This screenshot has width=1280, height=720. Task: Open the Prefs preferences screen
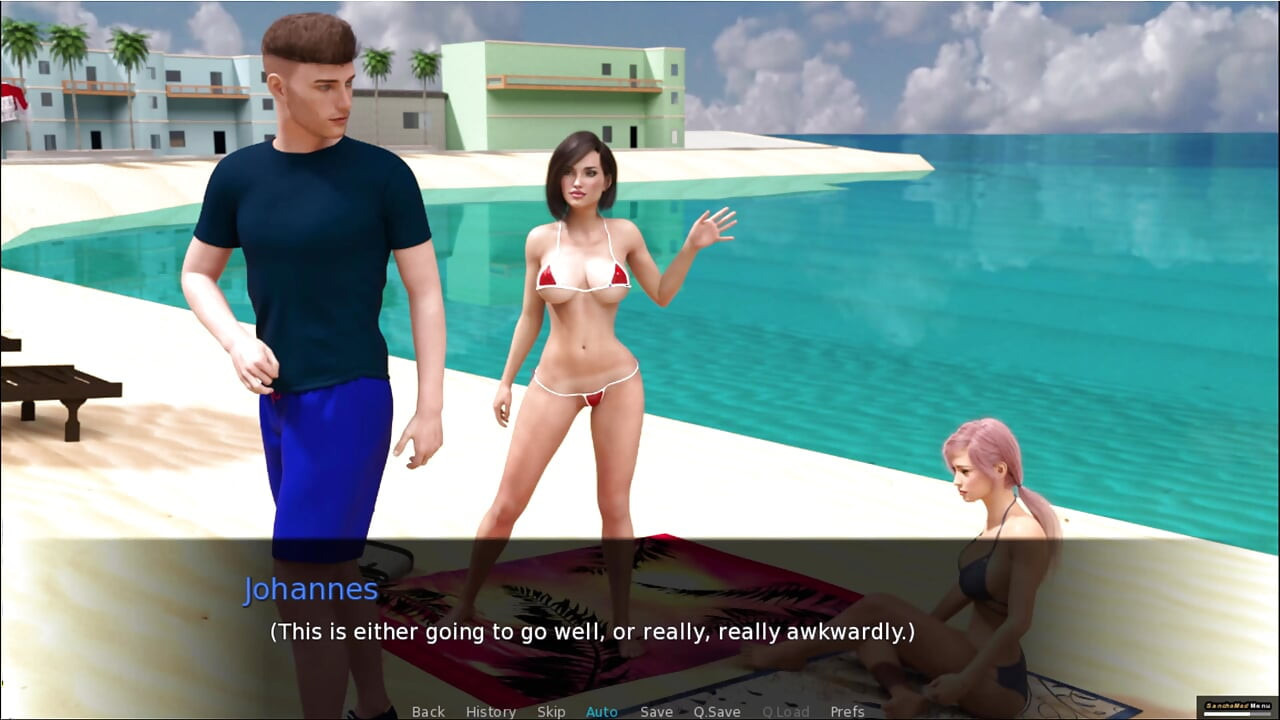click(848, 711)
